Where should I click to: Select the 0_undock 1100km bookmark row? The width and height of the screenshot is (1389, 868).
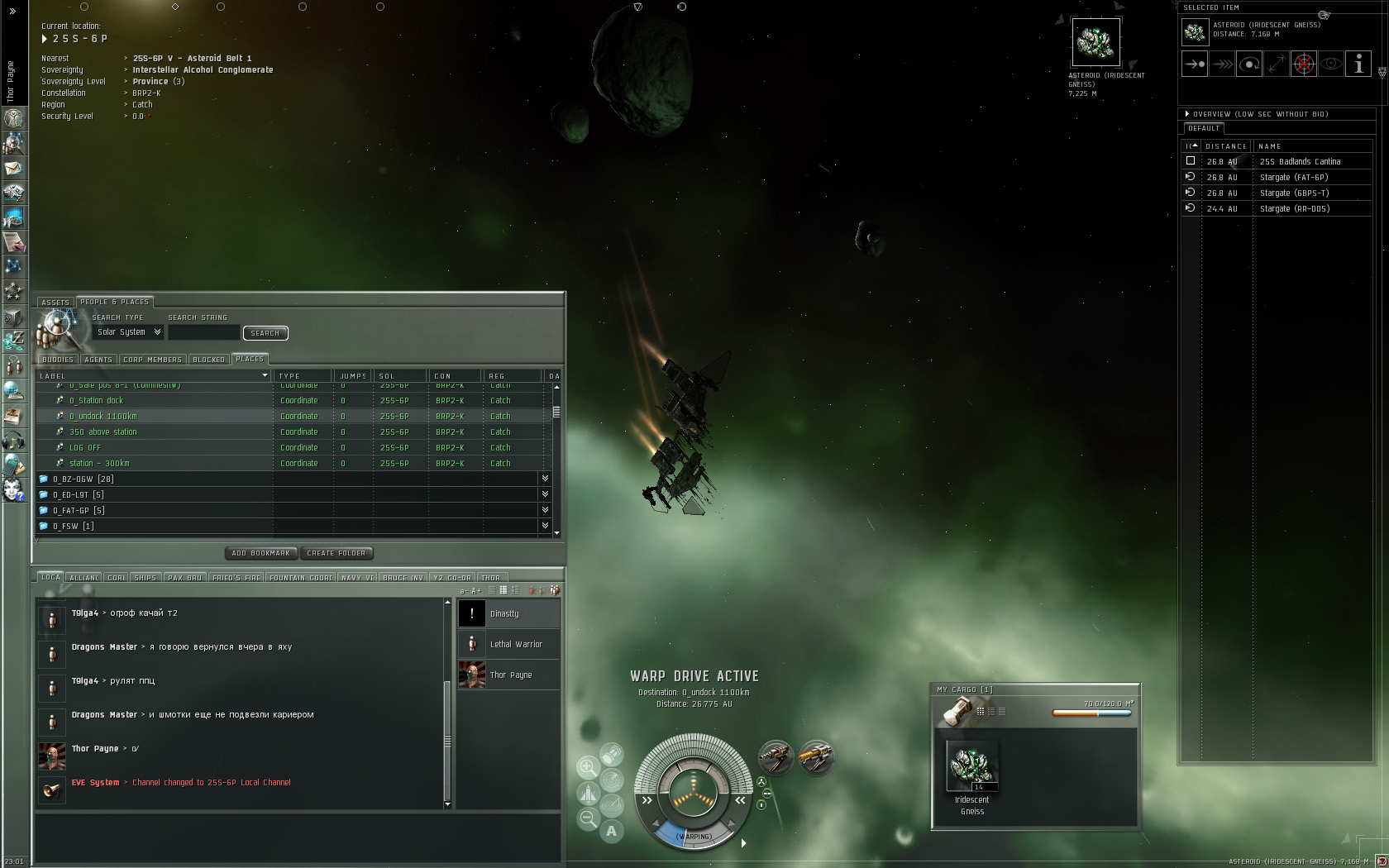pyautogui.click(x=103, y=417)
